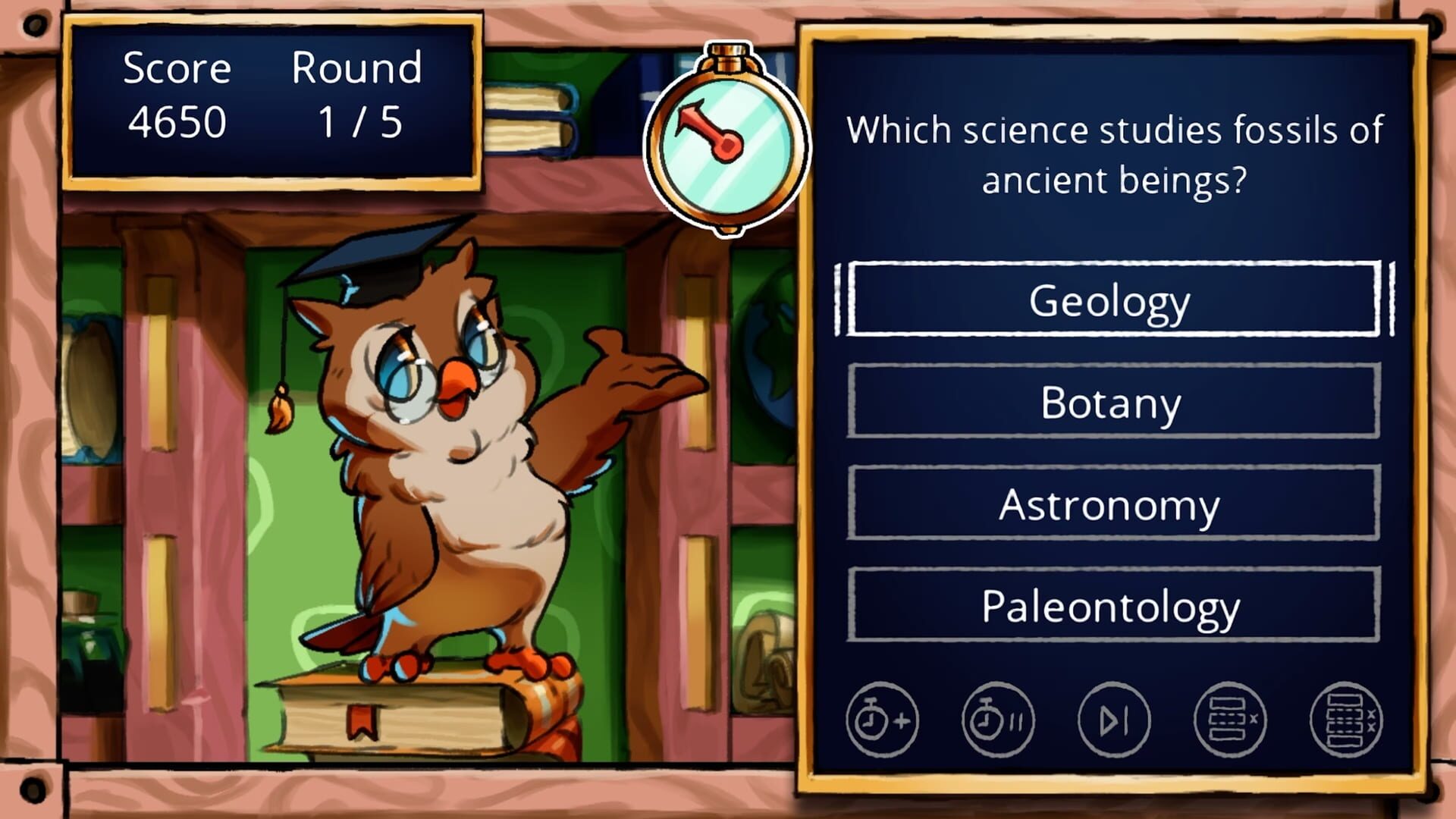The width and height of the screenshot is (1456, 819).
Task: Pick Astronomy as your answer
Action: tap(1112, 503)
